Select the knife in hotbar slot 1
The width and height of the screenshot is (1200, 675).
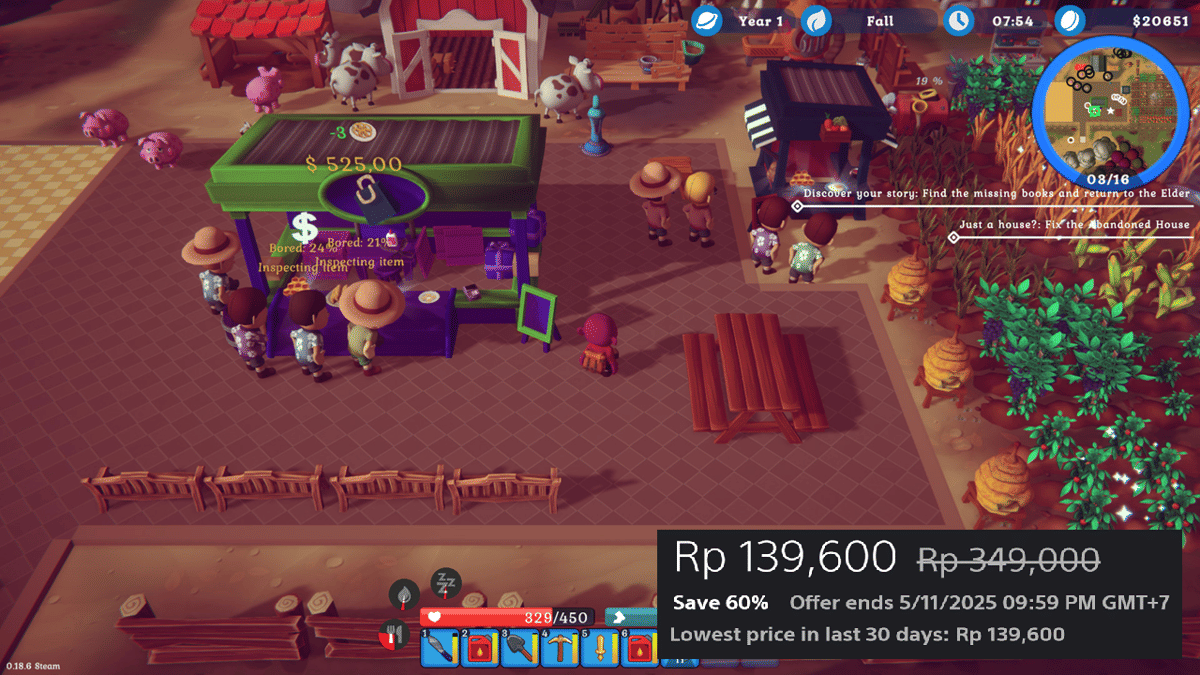(x=439, y=649)
